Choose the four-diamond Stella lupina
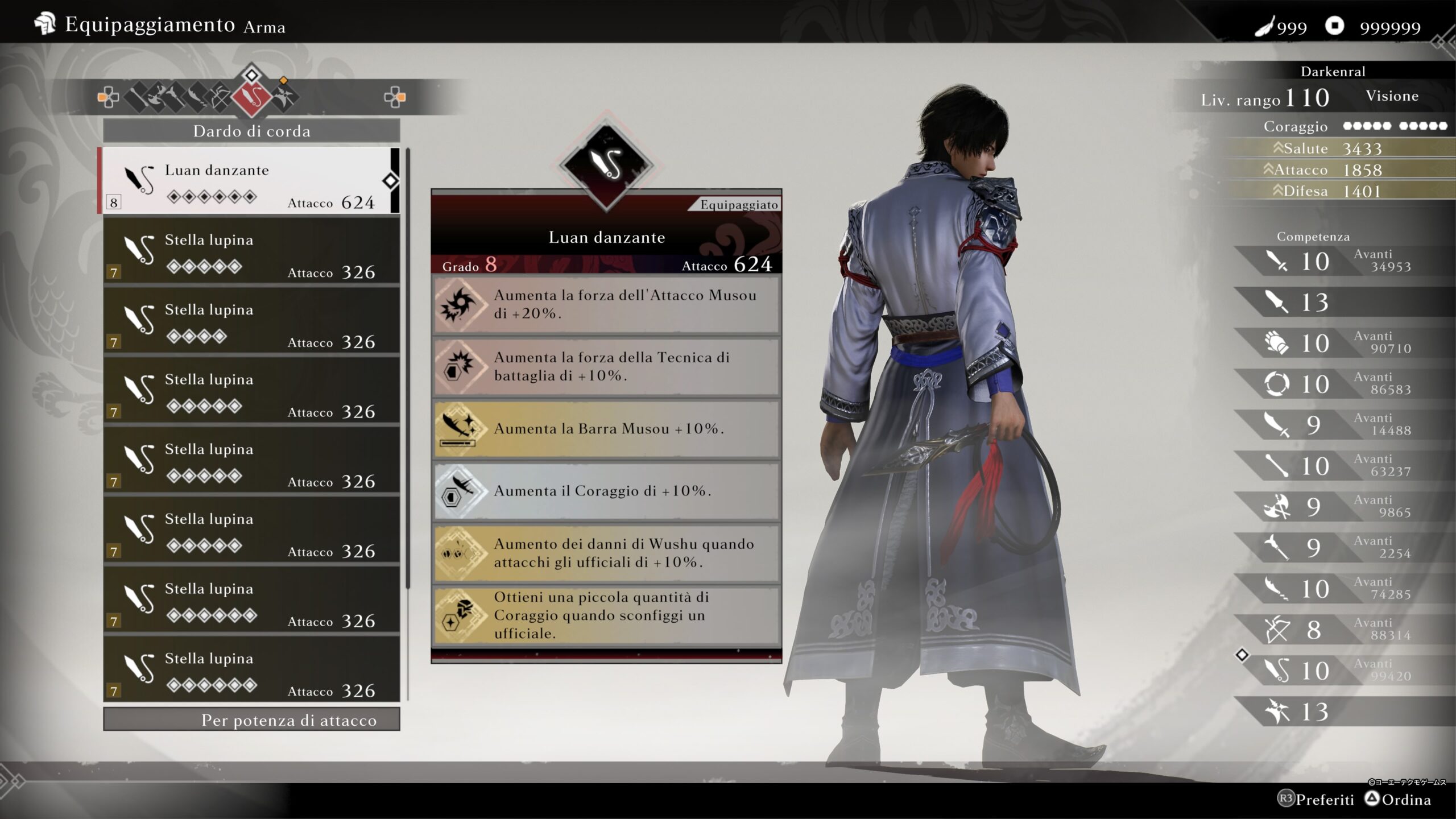Screen dimensions: 1456x819 point(250,321)
